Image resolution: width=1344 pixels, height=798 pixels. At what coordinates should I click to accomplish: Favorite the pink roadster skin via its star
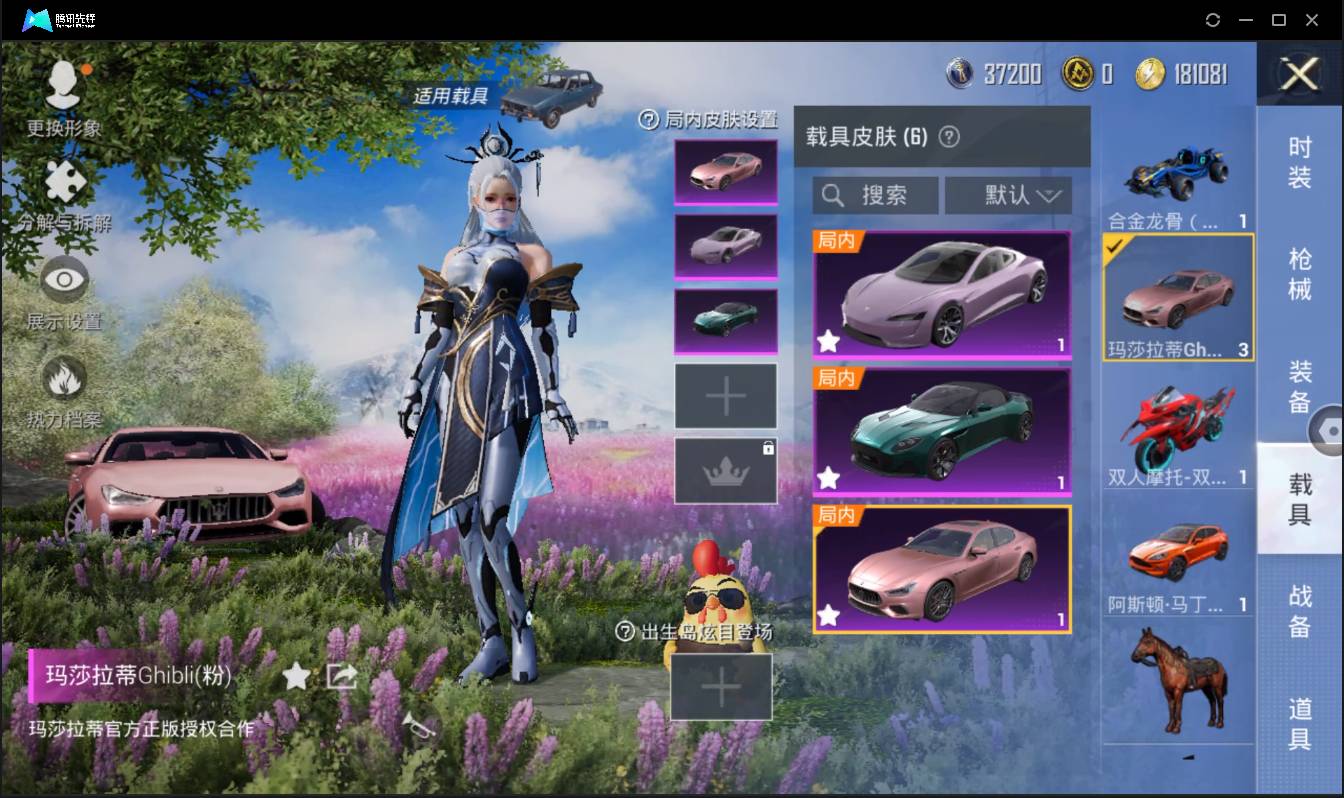coord(828,342)
